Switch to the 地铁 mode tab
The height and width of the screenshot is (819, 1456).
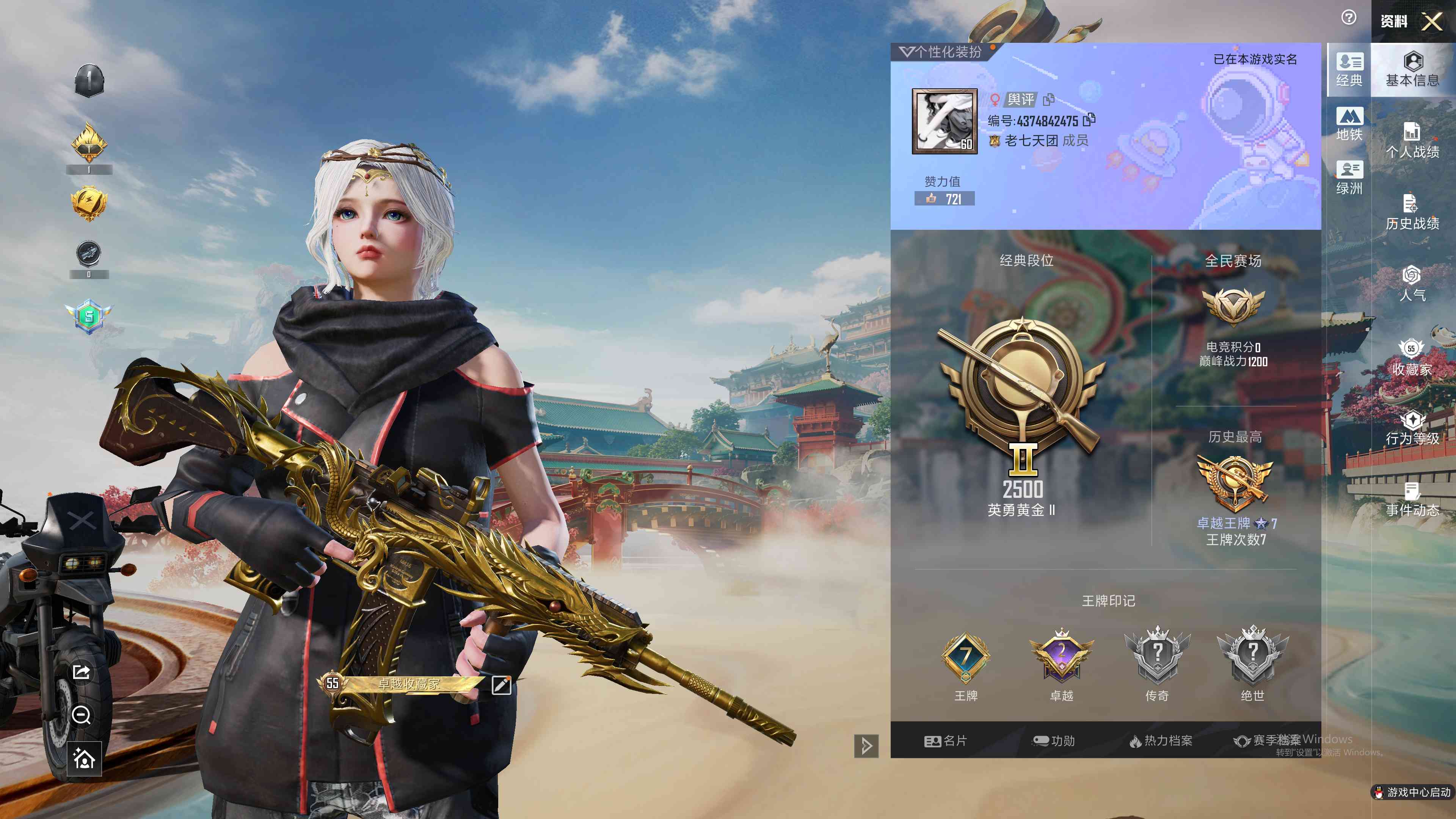pyautogui.click(x=1349, y=124)
